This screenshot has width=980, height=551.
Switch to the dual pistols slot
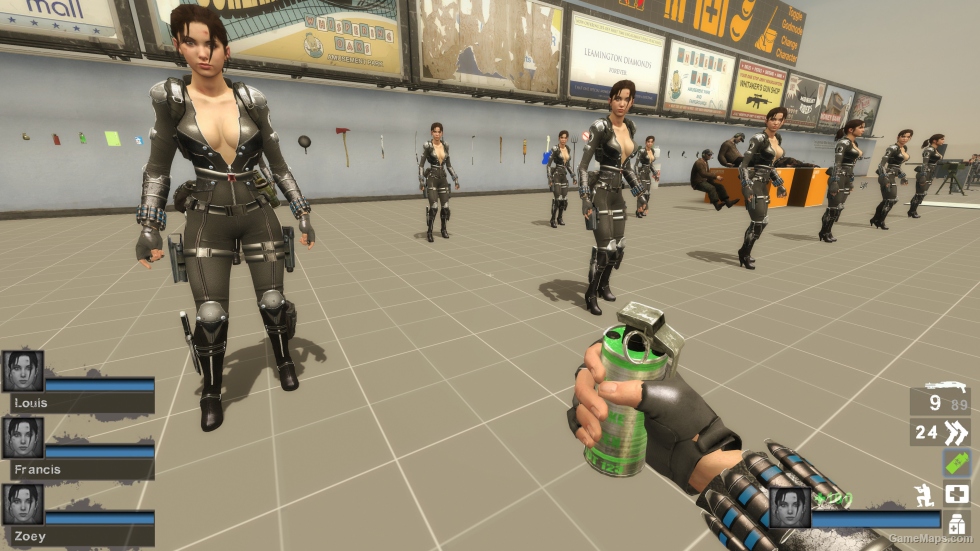940,432
